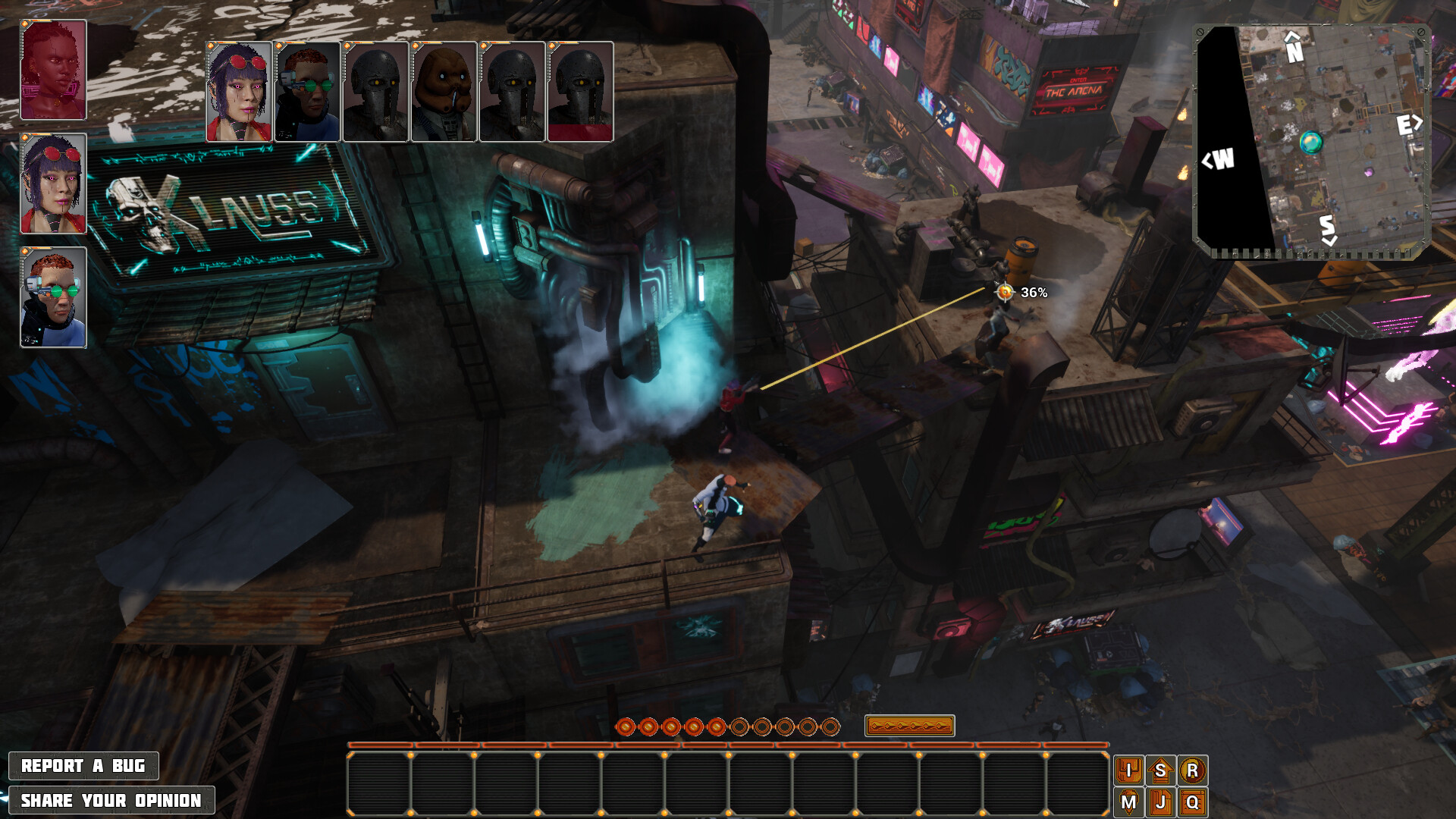The width and height of the screenshot is (1456, 819).
Task: Toggle the minimap via its top-left screw button
Action: 1202,32
